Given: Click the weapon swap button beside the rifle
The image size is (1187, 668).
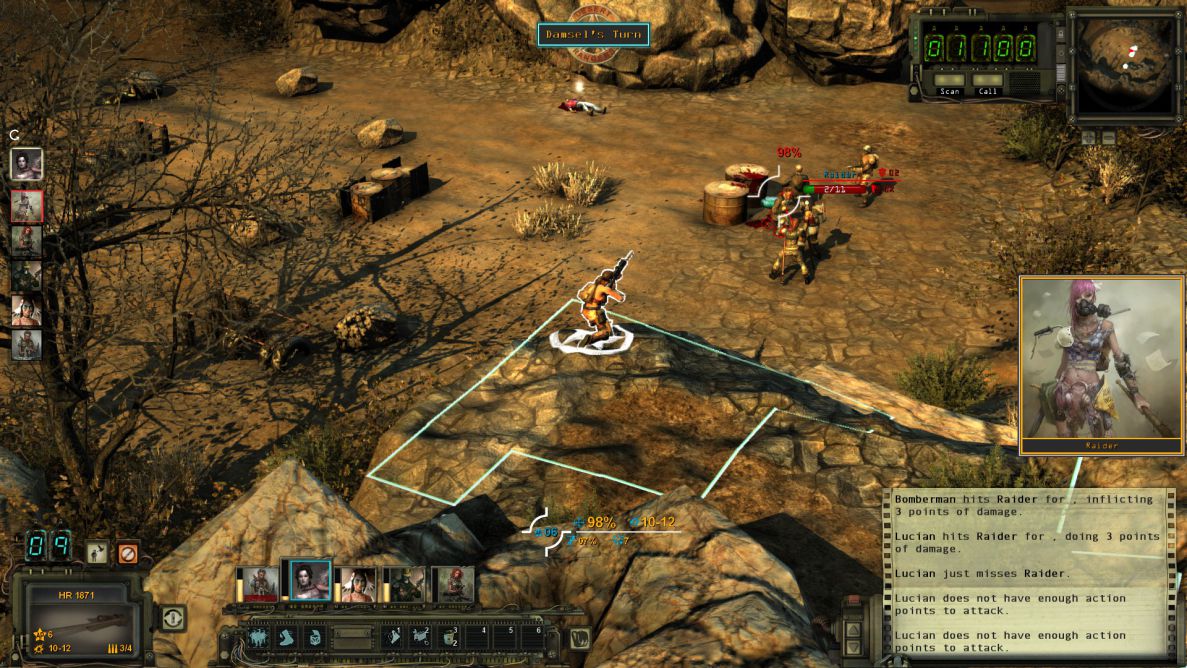Looking at the screenshot, I should (172, 618).
